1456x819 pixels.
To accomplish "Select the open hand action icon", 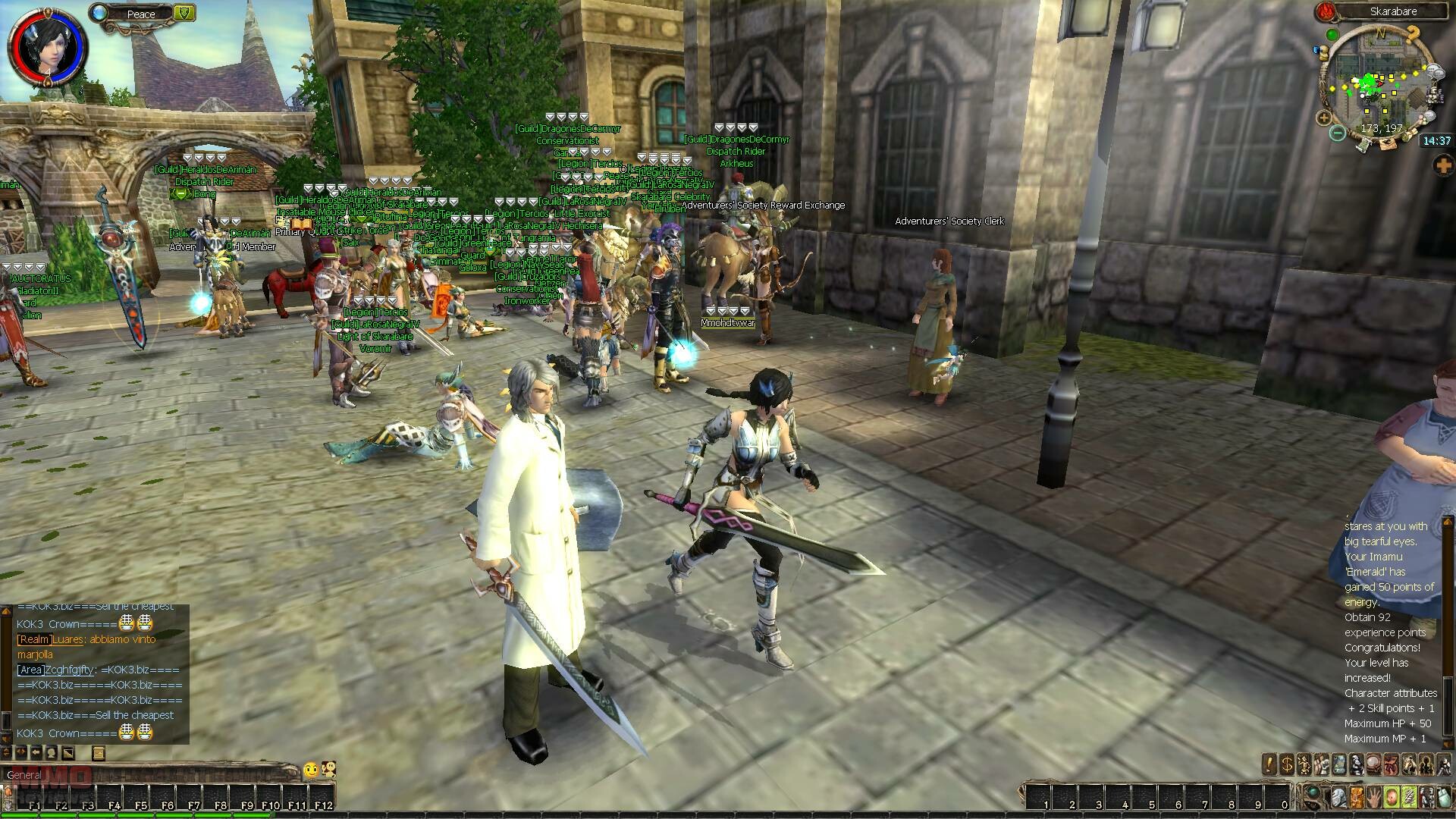I will [1373, 798].
